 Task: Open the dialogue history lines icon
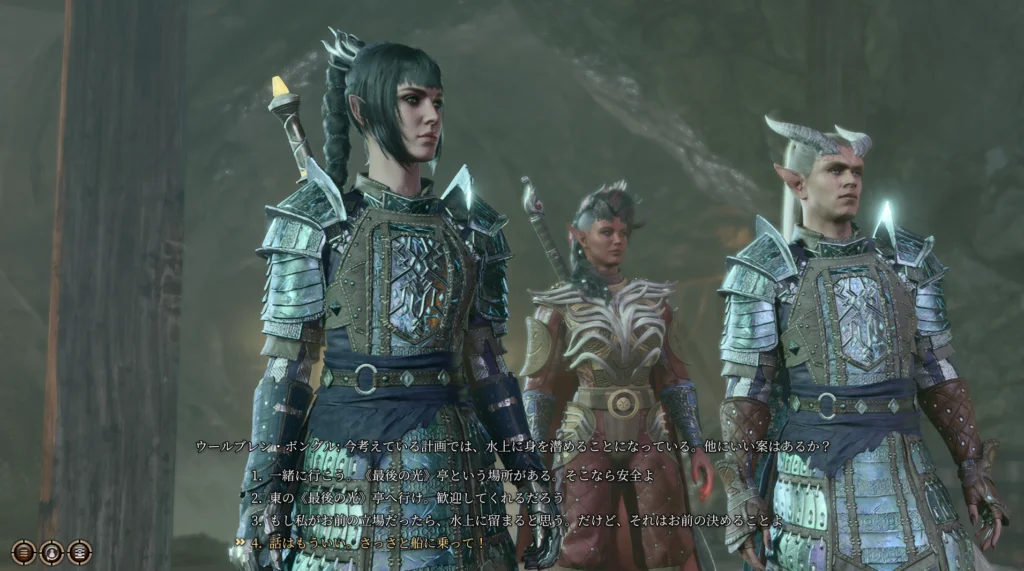(x=23, y=551)
